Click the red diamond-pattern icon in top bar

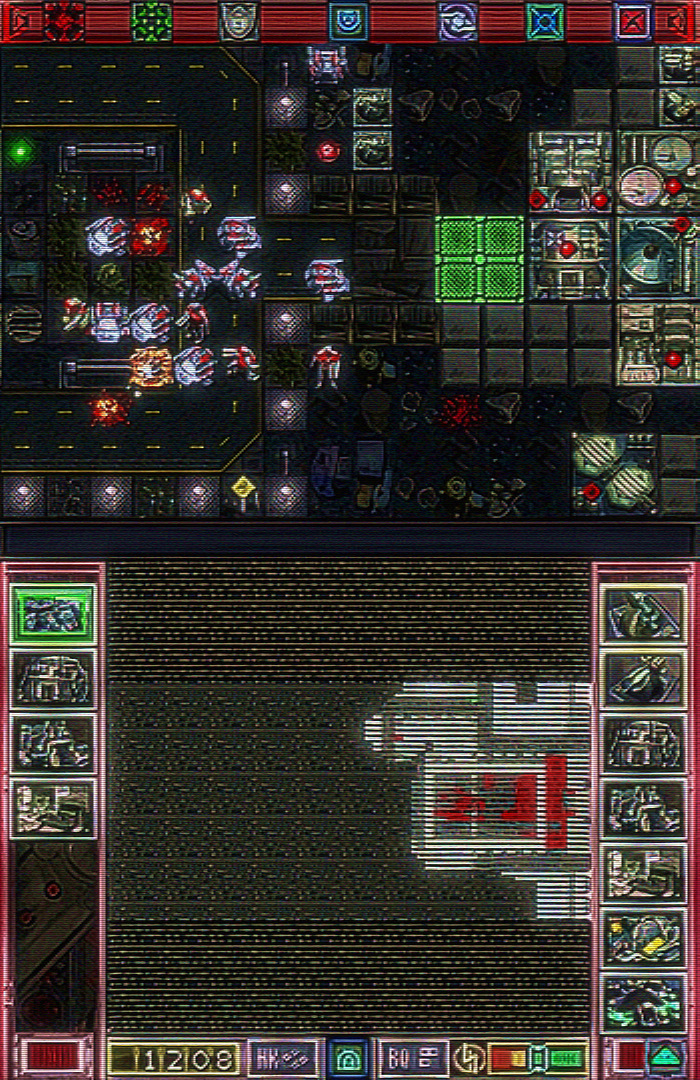pos(64,21)
